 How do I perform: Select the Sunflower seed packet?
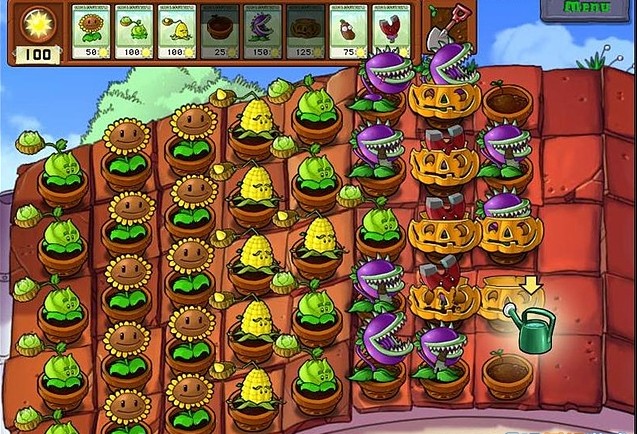(x=91, y=32)
